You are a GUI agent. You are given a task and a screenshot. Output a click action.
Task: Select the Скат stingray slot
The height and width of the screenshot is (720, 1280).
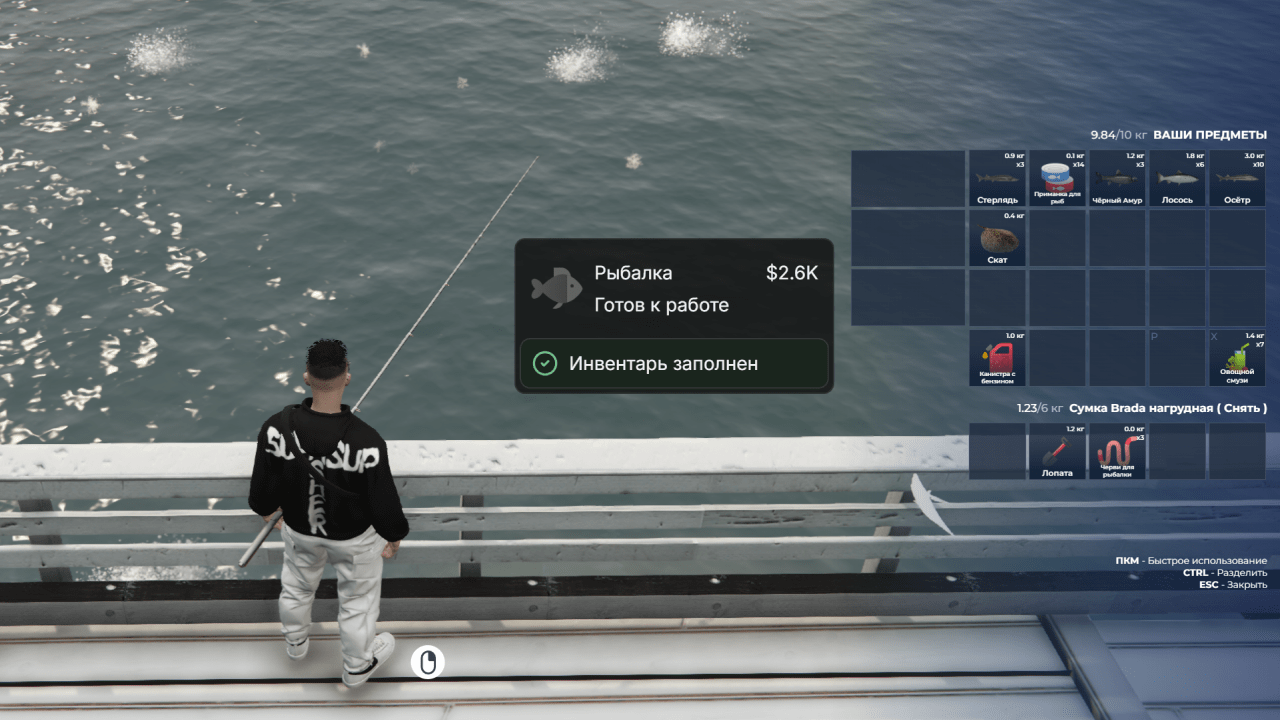pos(997,238)
